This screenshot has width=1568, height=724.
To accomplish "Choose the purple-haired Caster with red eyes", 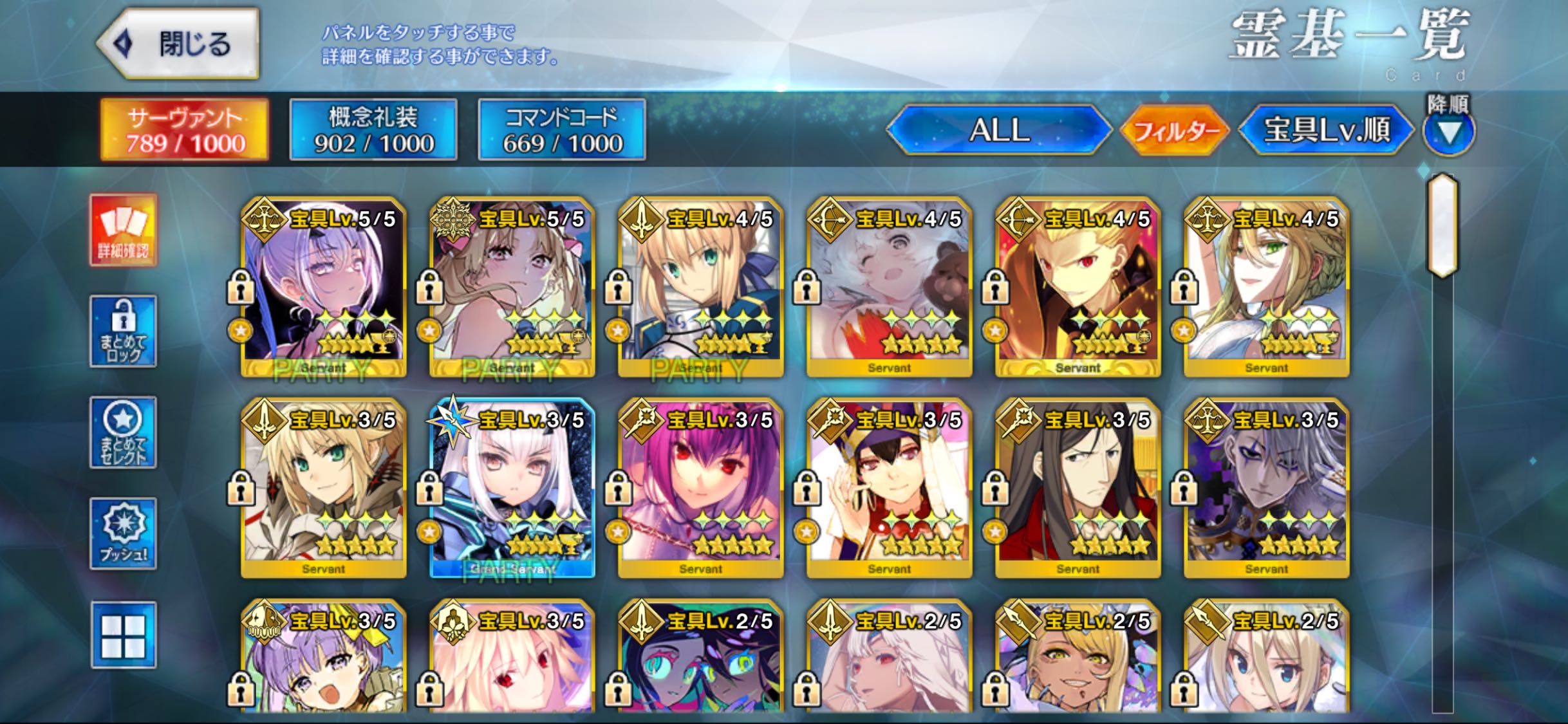I will (x=700, y=488).
